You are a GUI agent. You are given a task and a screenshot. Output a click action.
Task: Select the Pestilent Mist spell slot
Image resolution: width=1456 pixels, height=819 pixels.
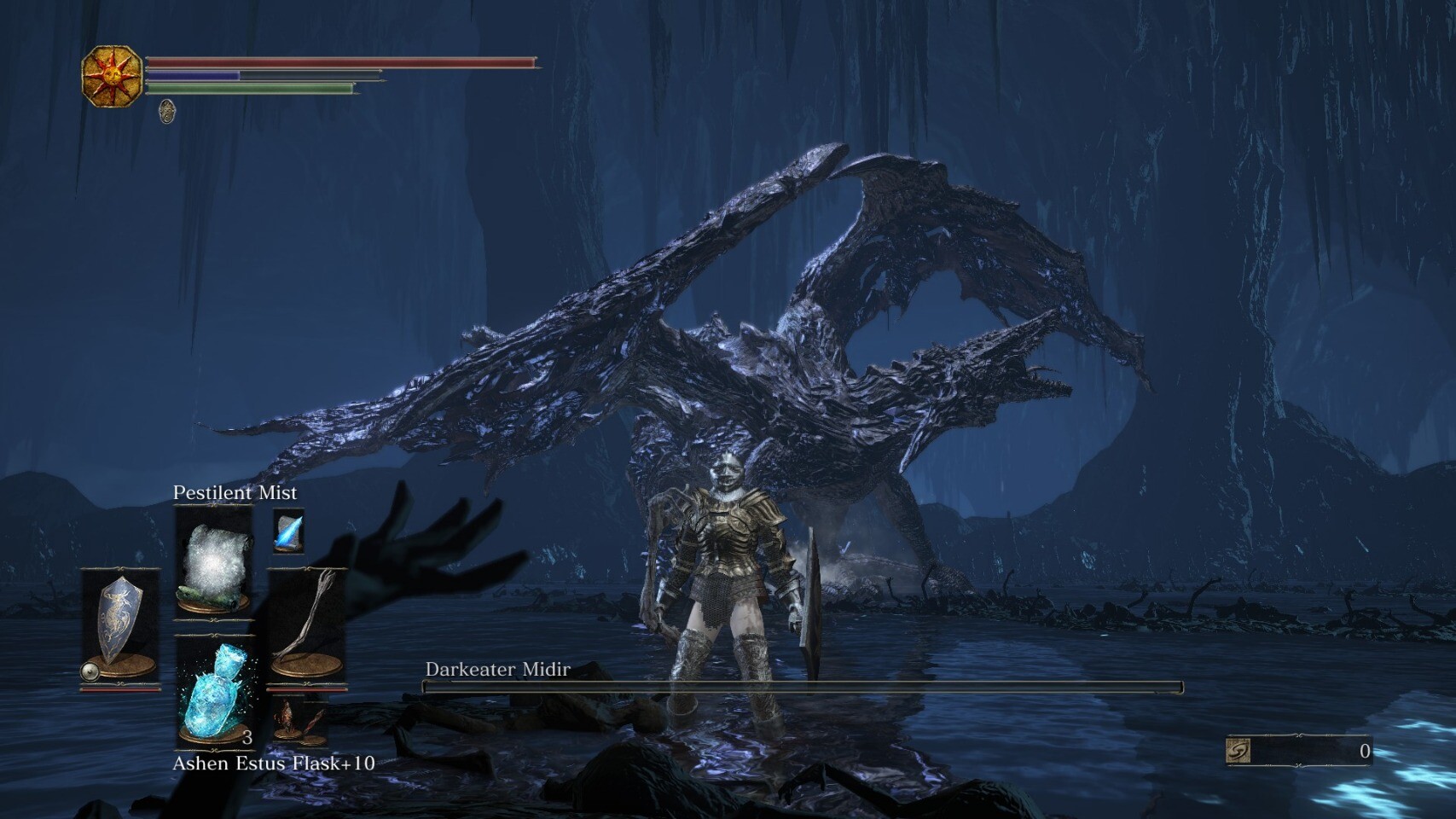pos(213,559)
